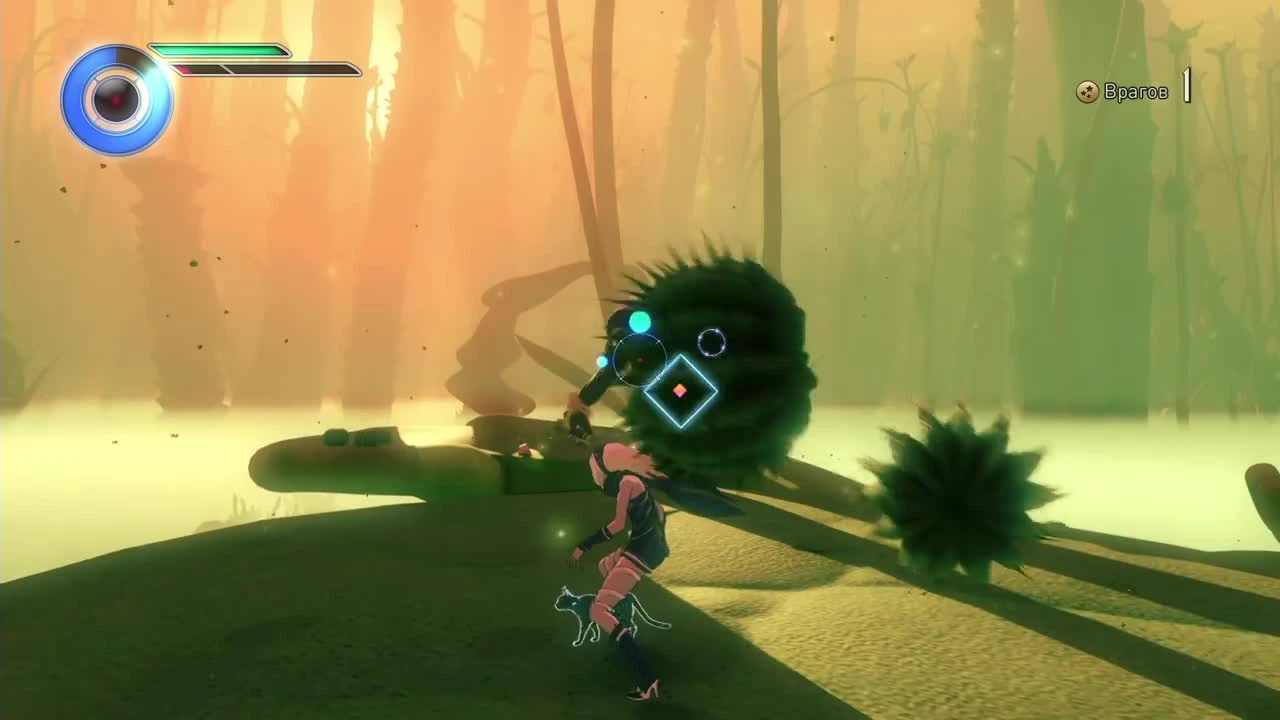This screenshot has height=720, width=1280.
Task: Click the ring outline beside the reticle
Action: (x=712, y=342)
